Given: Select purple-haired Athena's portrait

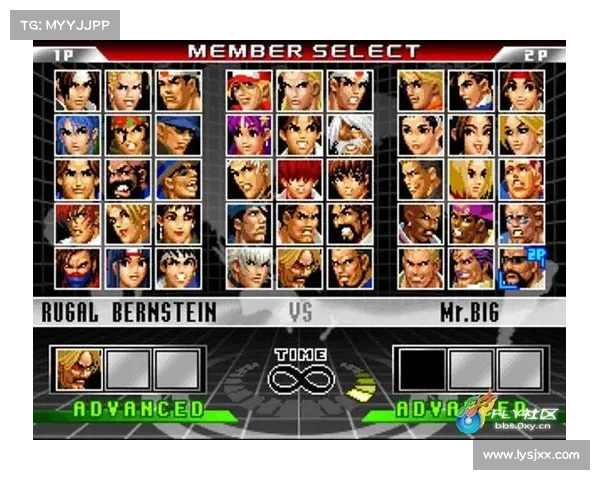Looking at the screenshot, I should tap(248, 134).
